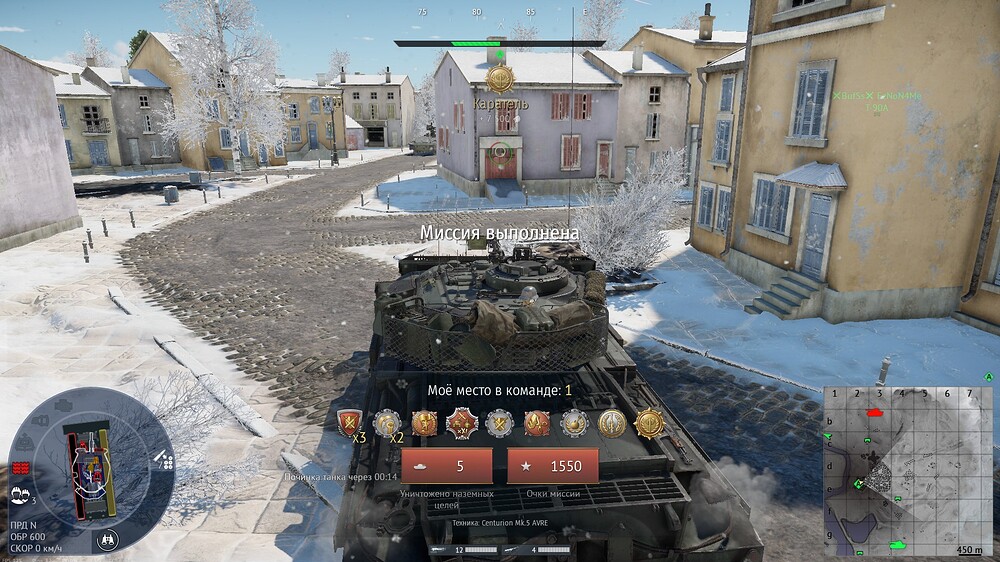Click the red cross-shaped award badge
This screenshot has width=1000, height=562.
(461, 423)
